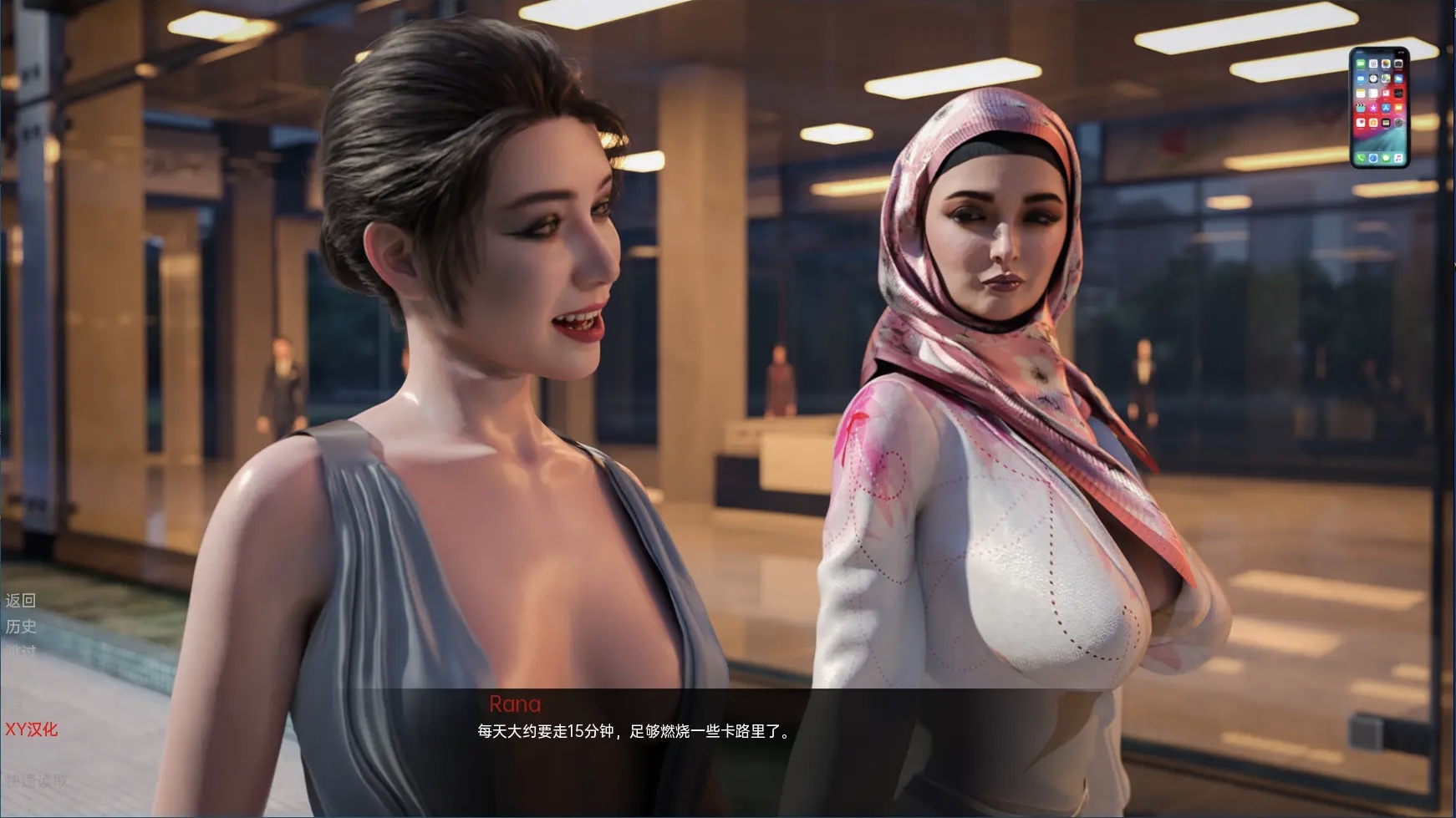This screenshot has width=1456, height=818.
Task: Activate the 跳过 (Skip) button
Action: (x=21, y=650)
